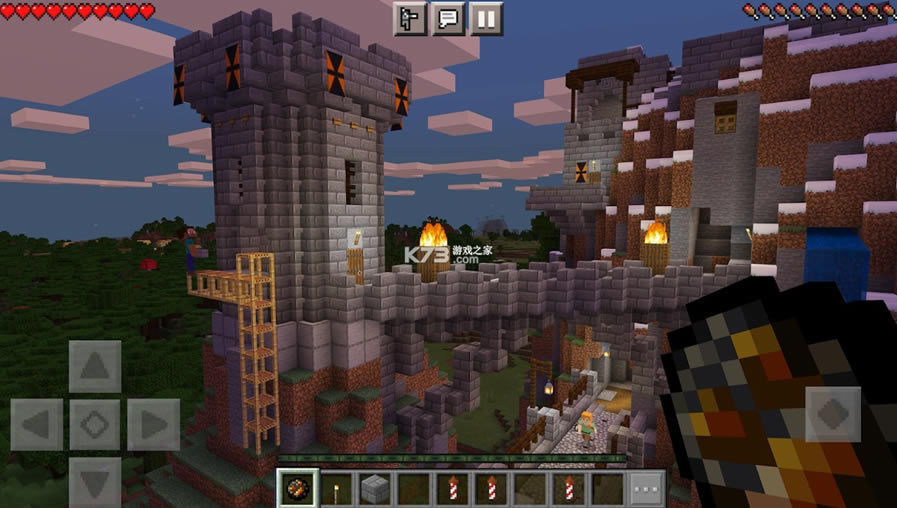Open the chat speech bubble button
The width and height of the screenshot is (897, 508).
[x=448, y=18]
